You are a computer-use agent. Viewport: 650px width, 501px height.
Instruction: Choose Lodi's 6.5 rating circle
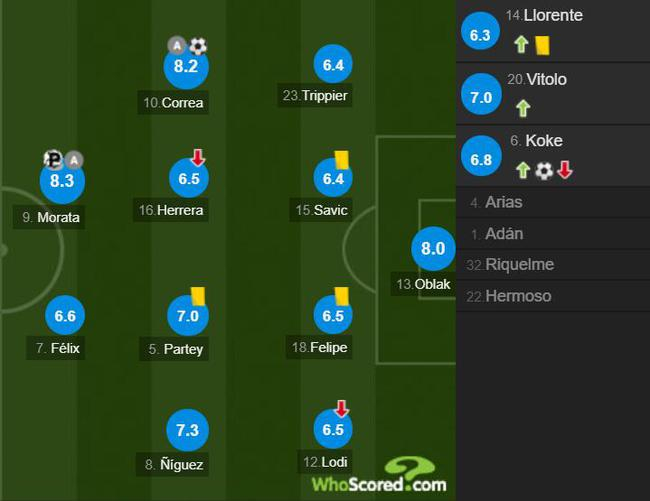pos(333,430)
